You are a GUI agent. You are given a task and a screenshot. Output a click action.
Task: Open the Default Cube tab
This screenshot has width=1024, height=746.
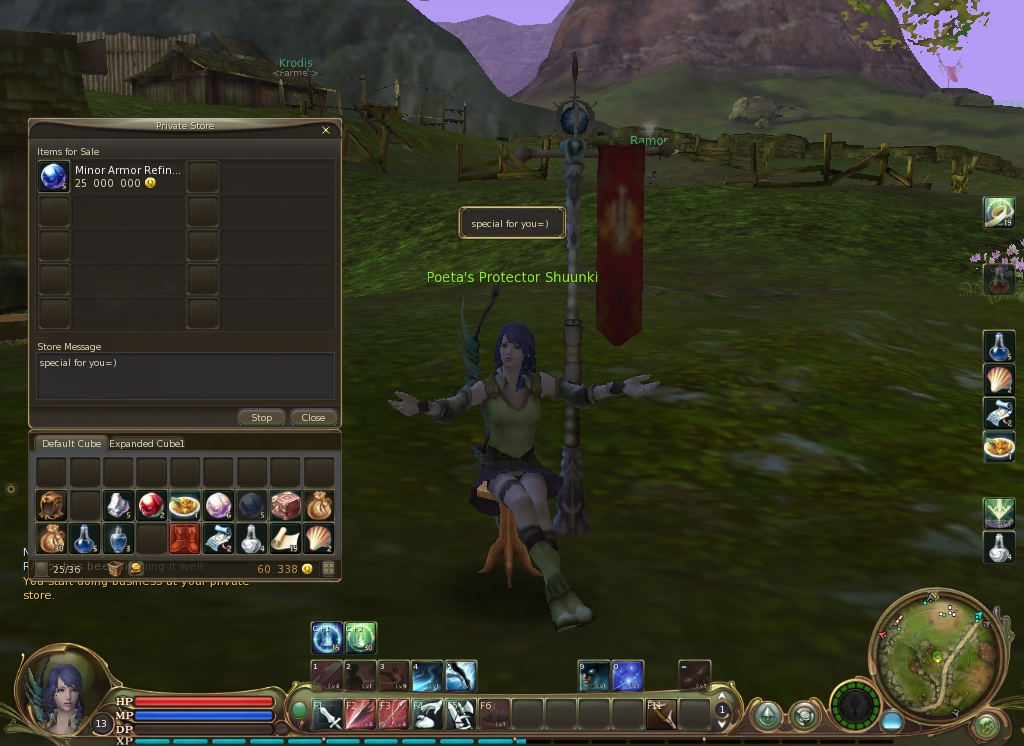(x=71, y=443)
